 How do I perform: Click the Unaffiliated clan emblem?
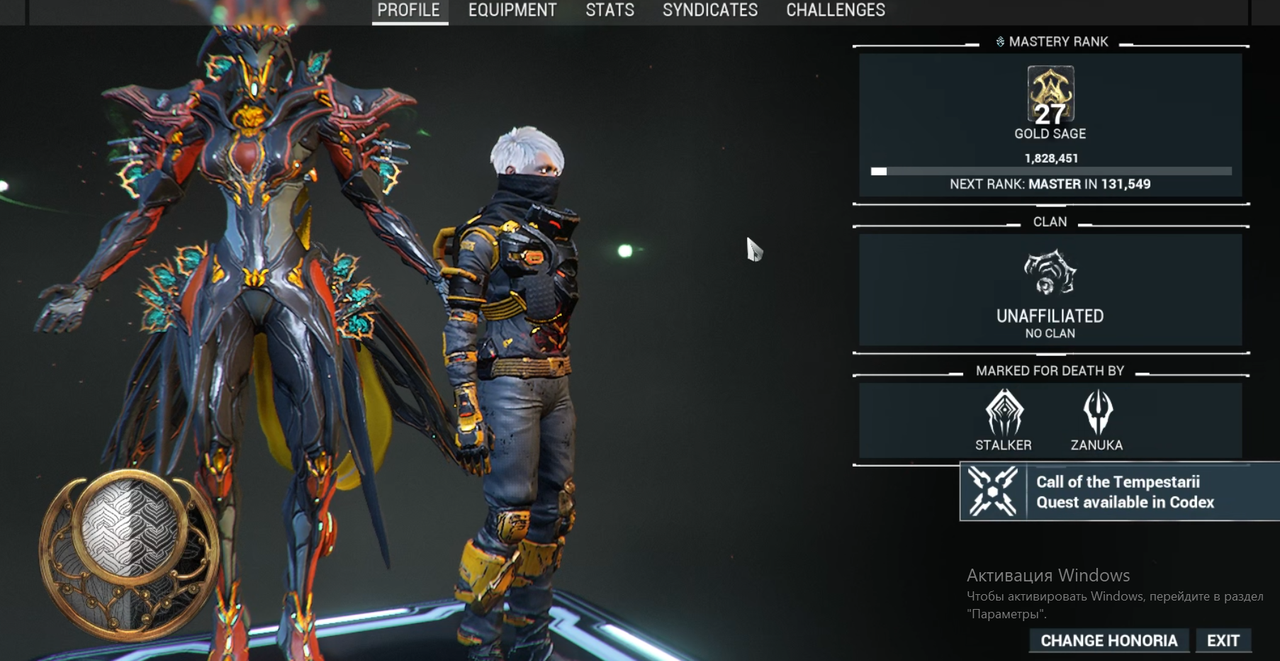point(1050,273)
